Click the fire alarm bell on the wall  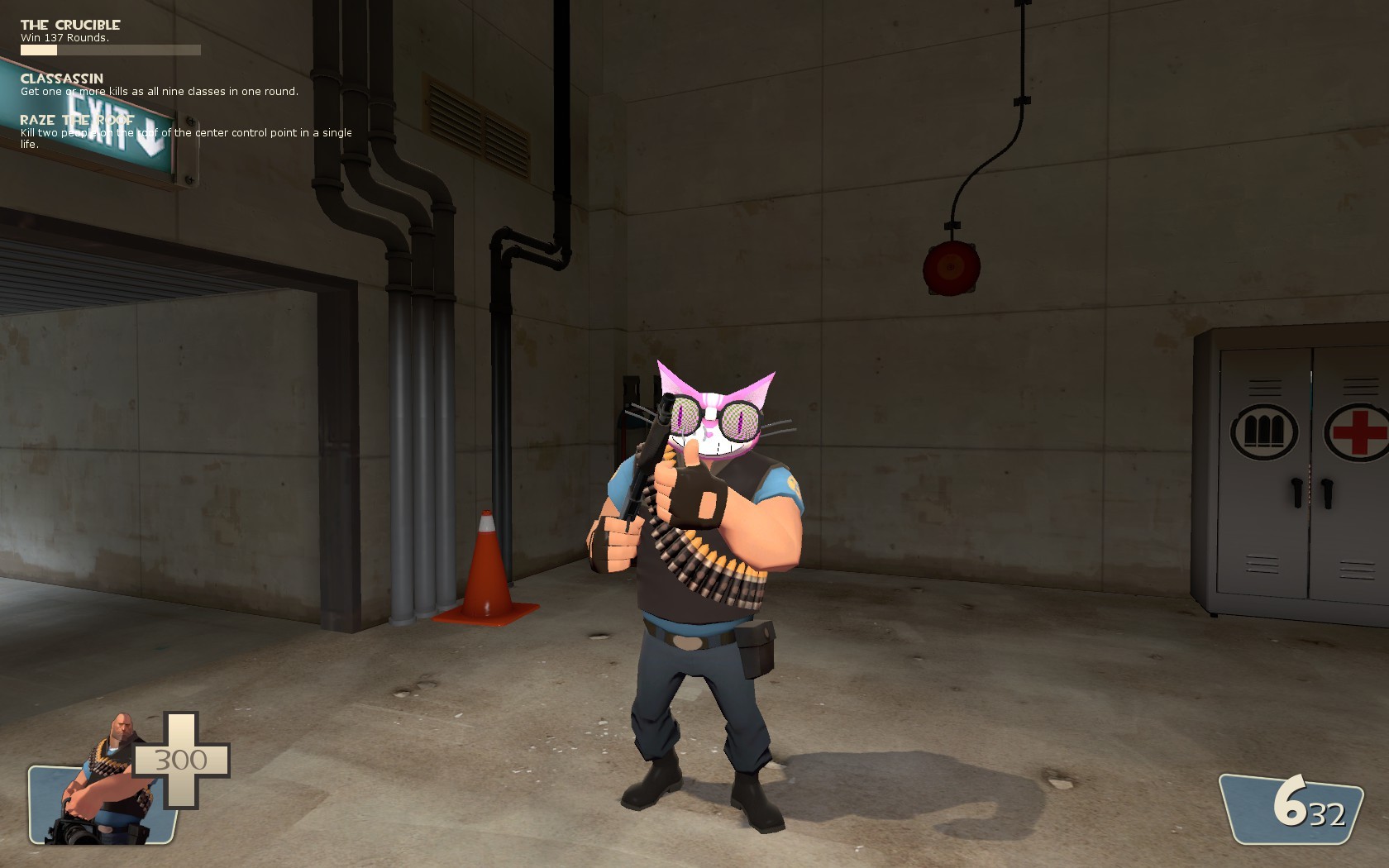pos(952,266)
